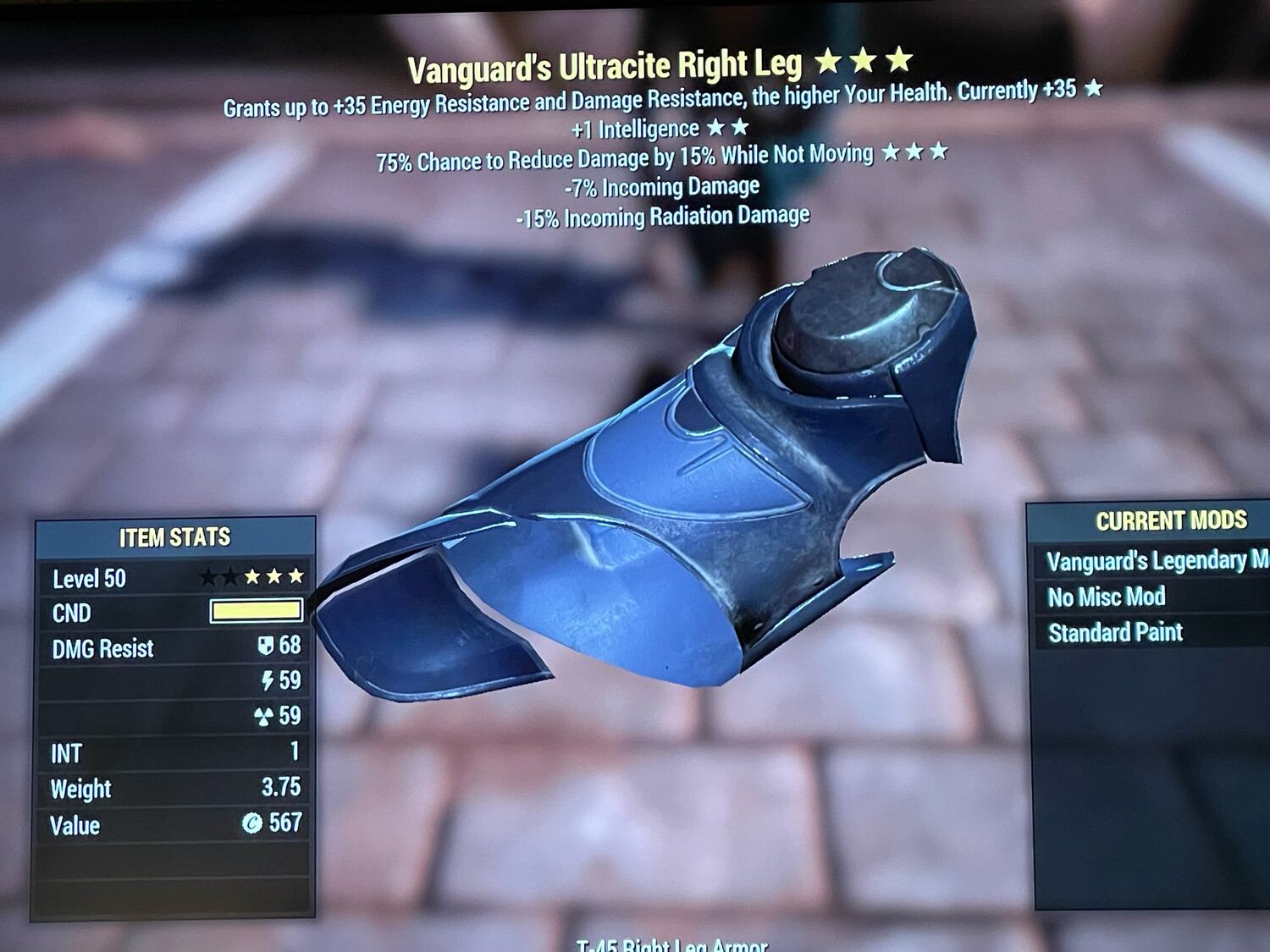Viewport: 1270px width, 952px height.
Task: Click the T-45 Right Leg Armor label
Action: click(x=673, y=944)
